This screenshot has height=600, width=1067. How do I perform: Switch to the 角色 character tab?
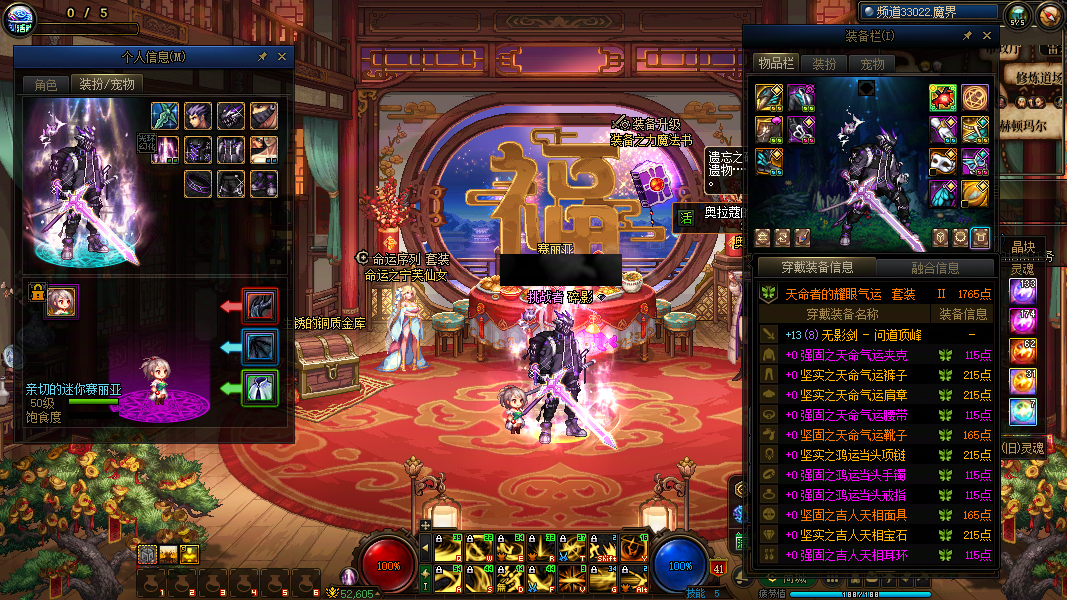[46, 85]
